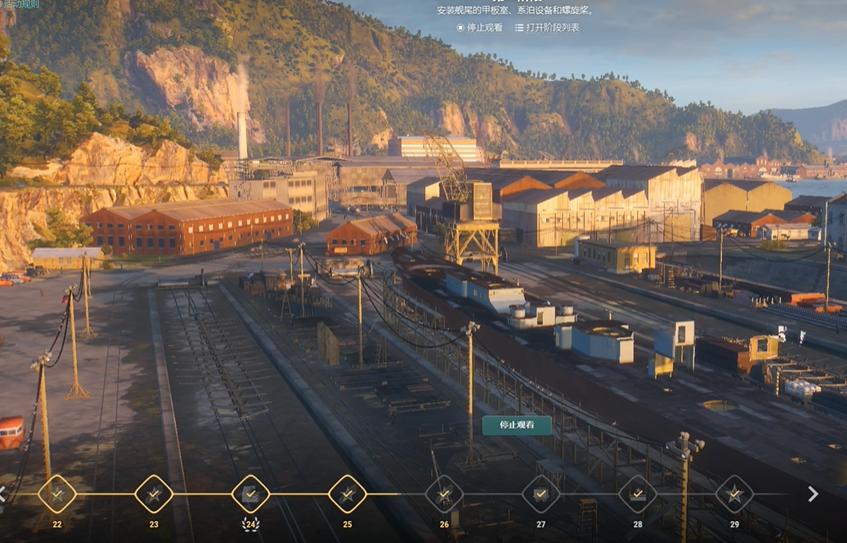Image resolution: width=847 pixels, height=543 pixels.
Task: Jump to stage 24 marker
Action: coord(251,494)
